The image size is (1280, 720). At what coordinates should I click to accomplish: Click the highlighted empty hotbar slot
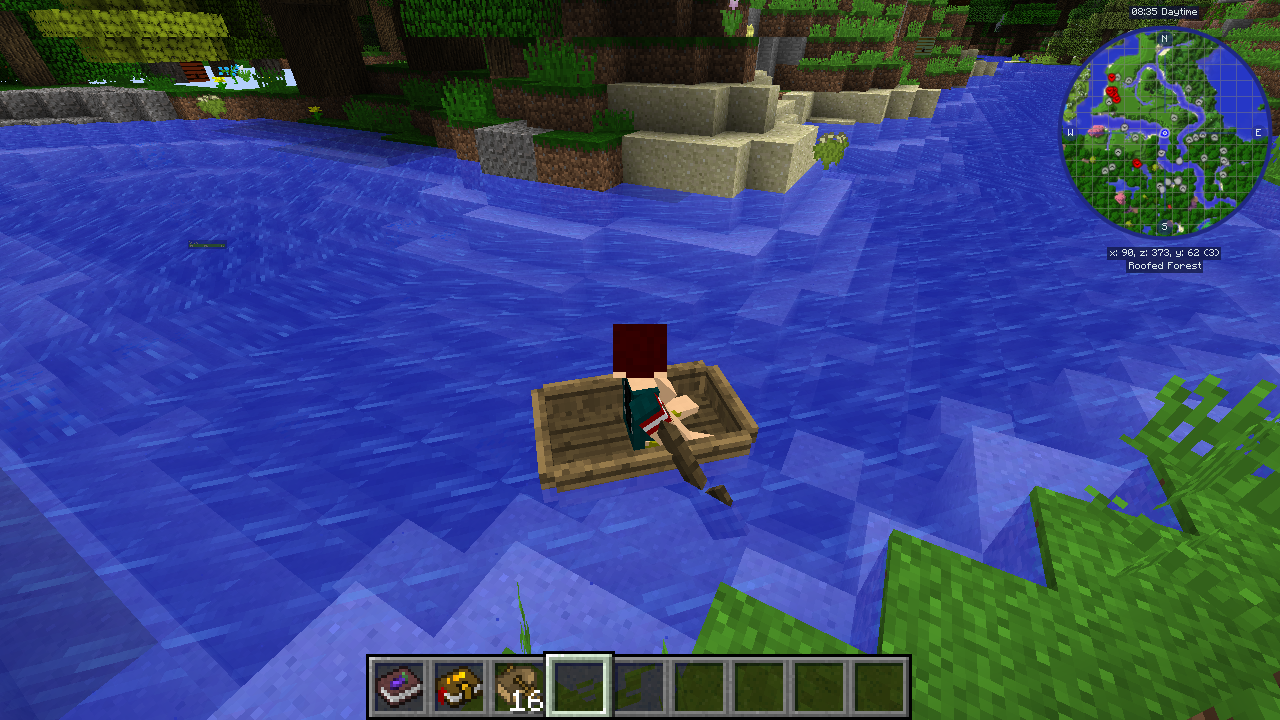click(578, 687)
